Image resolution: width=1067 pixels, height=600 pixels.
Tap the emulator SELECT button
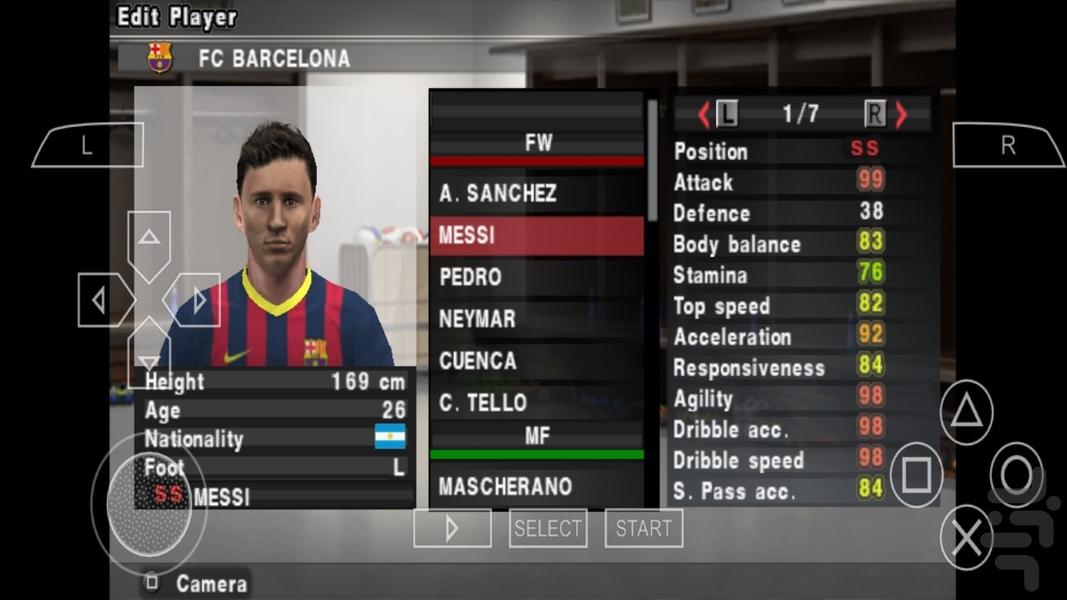547,528
